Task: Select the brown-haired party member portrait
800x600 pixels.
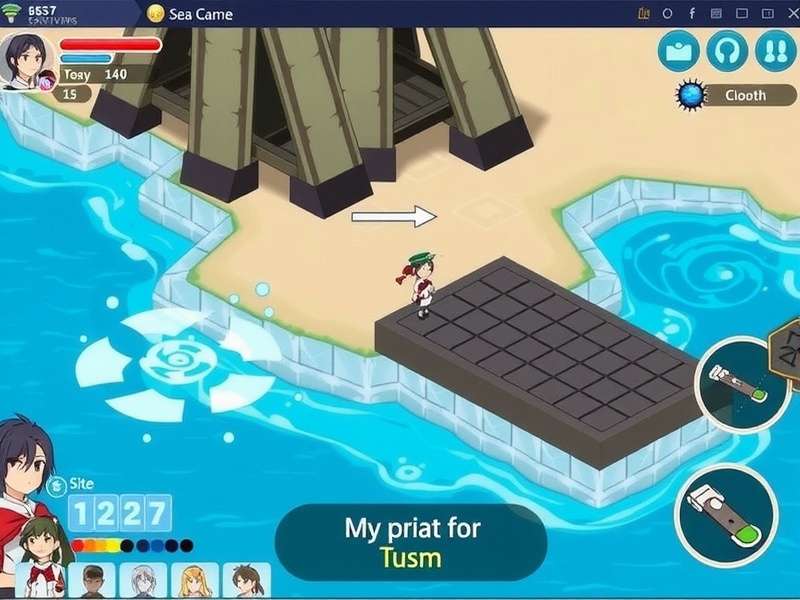Action: 245,581
